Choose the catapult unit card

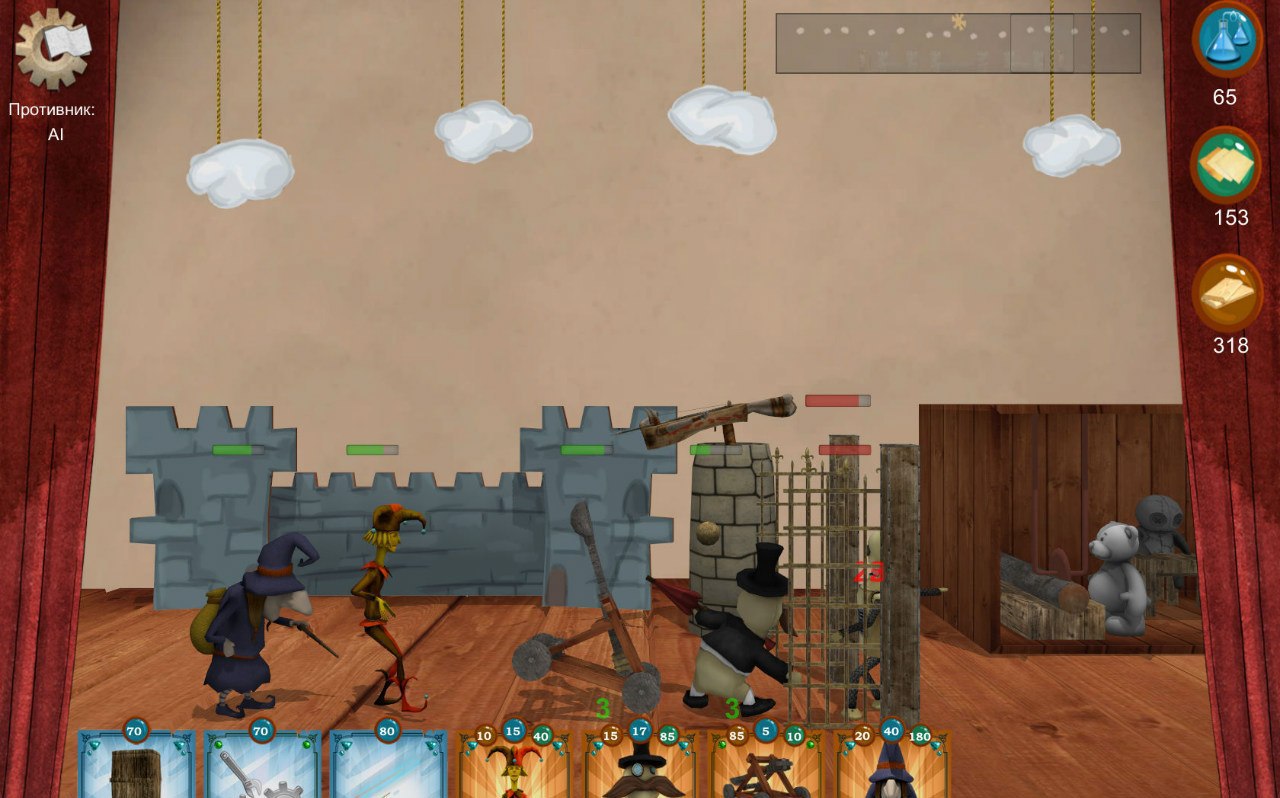[x=765, y=770]
